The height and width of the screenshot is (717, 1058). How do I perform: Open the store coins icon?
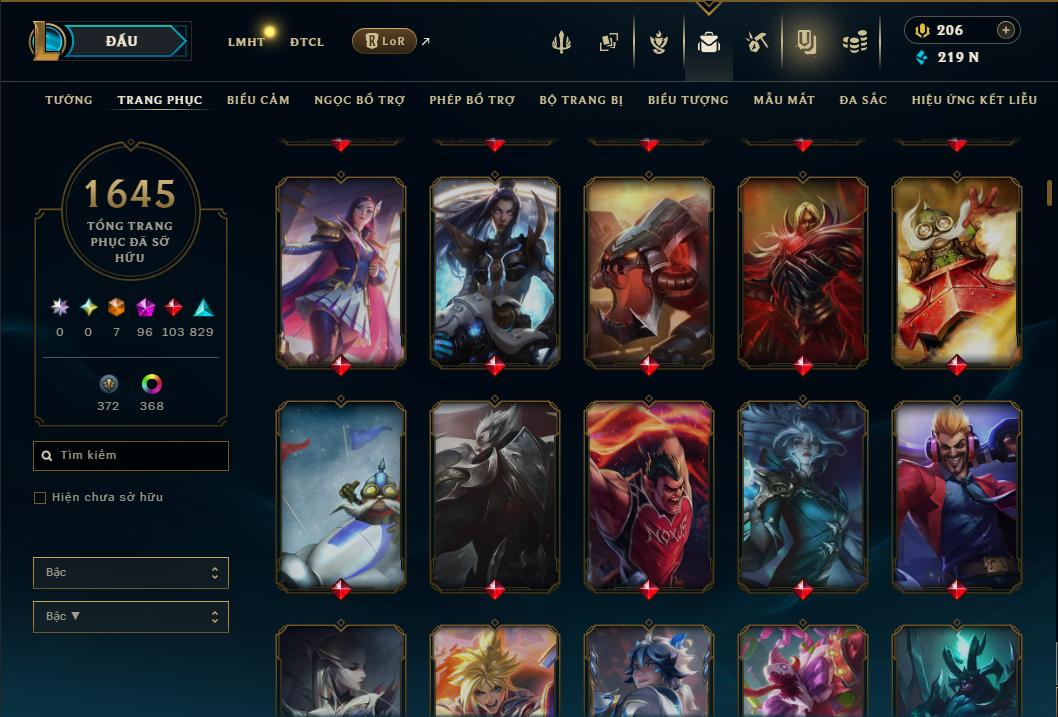point(854,42)
